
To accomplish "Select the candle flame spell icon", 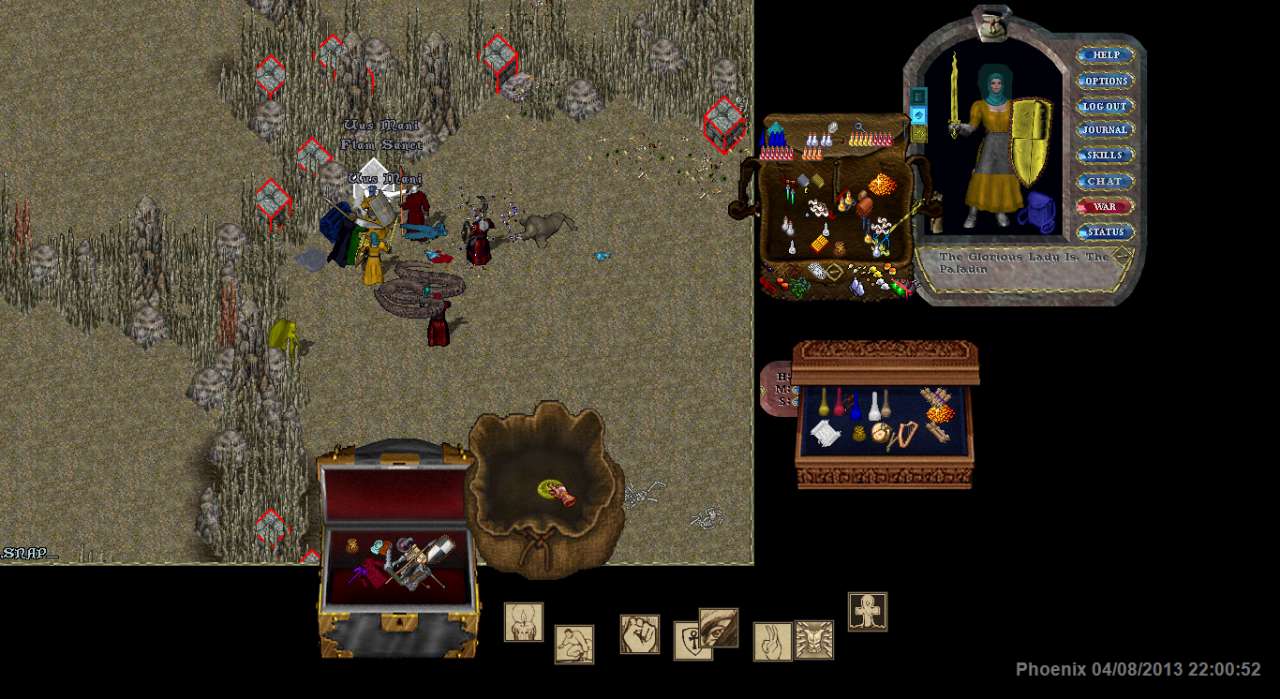I will tap(523, 622).
